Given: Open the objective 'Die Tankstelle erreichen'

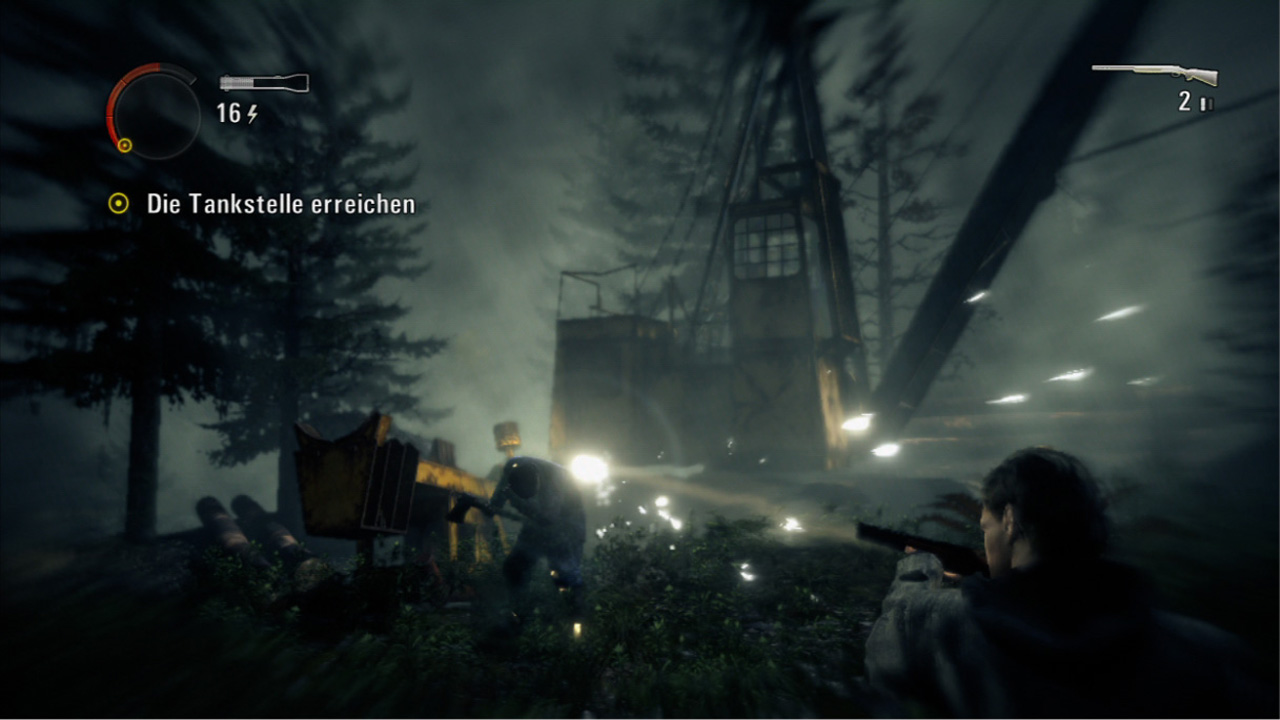Looking at the screenshot, I should click(x=281, y=203).
